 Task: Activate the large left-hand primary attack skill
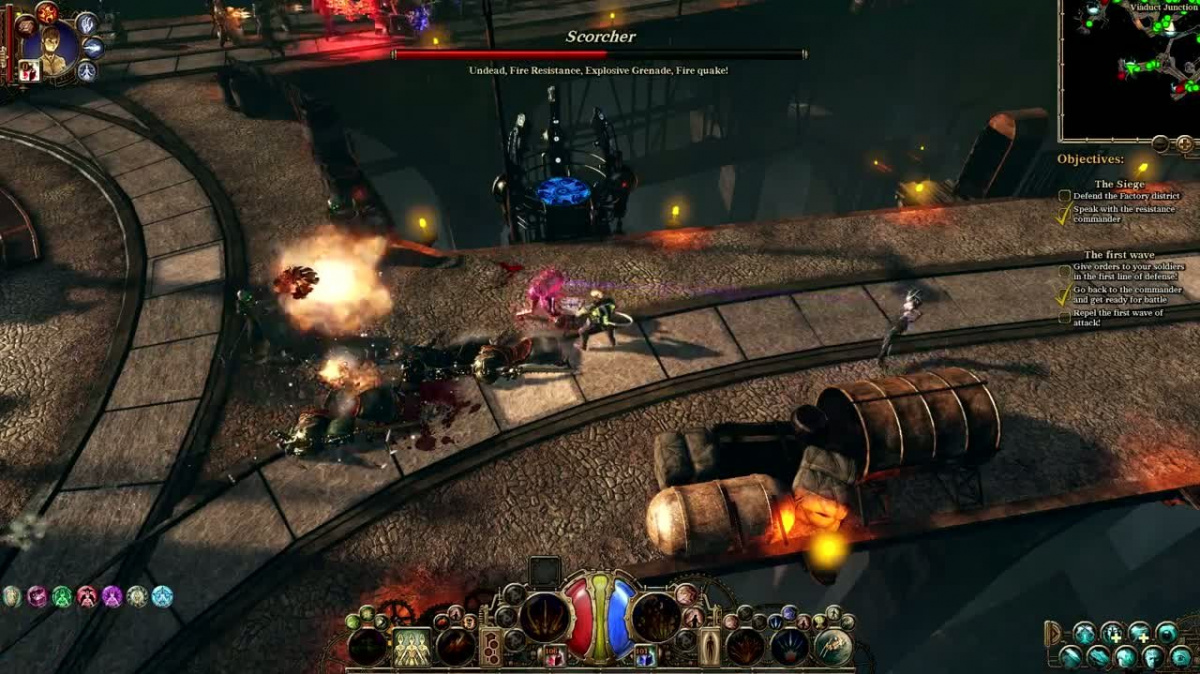pos(545,616)
